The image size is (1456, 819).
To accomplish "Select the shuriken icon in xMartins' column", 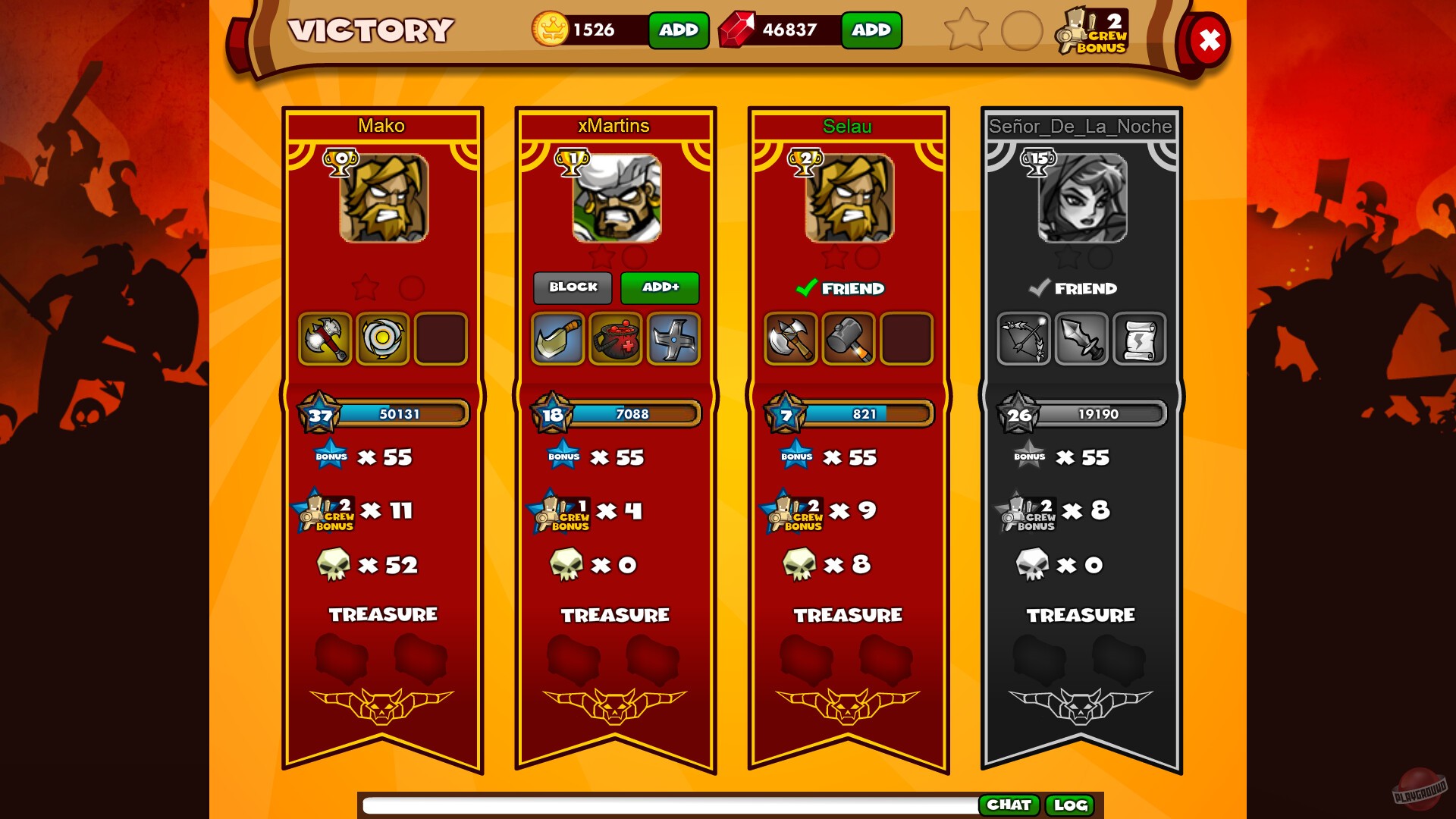I will tap(673, 339).
